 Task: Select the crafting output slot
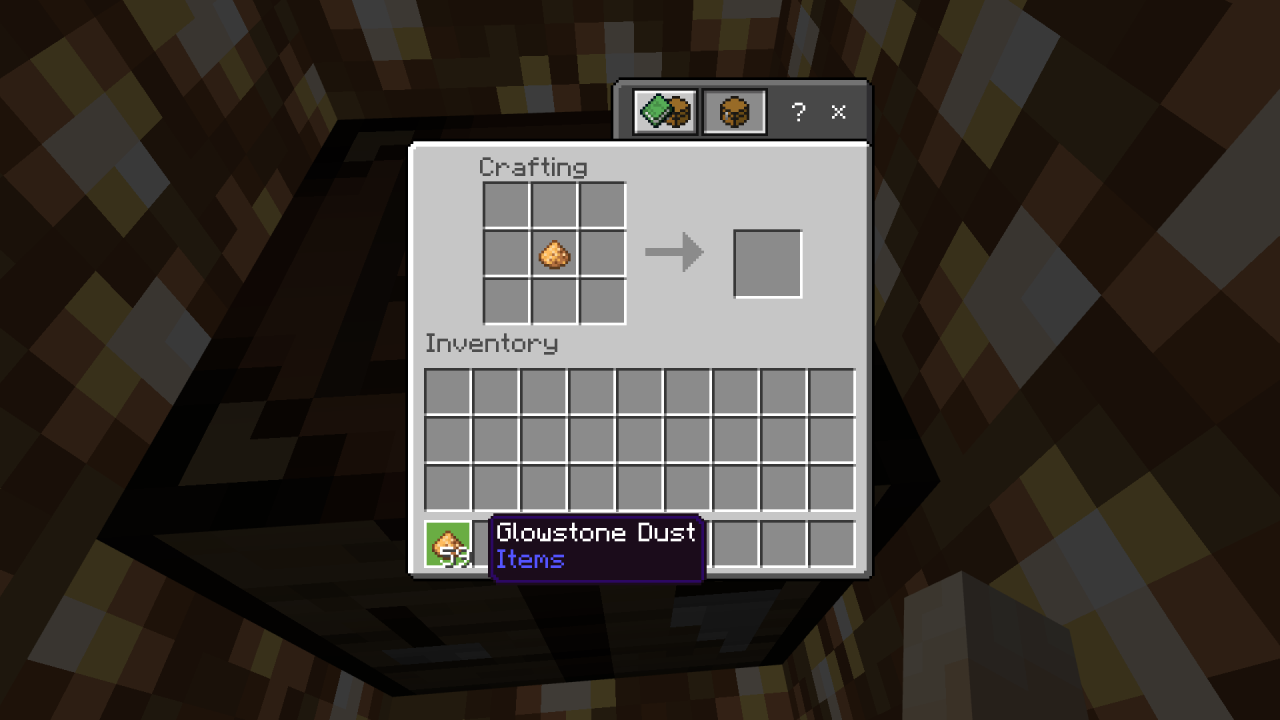(x=767, y=262)
